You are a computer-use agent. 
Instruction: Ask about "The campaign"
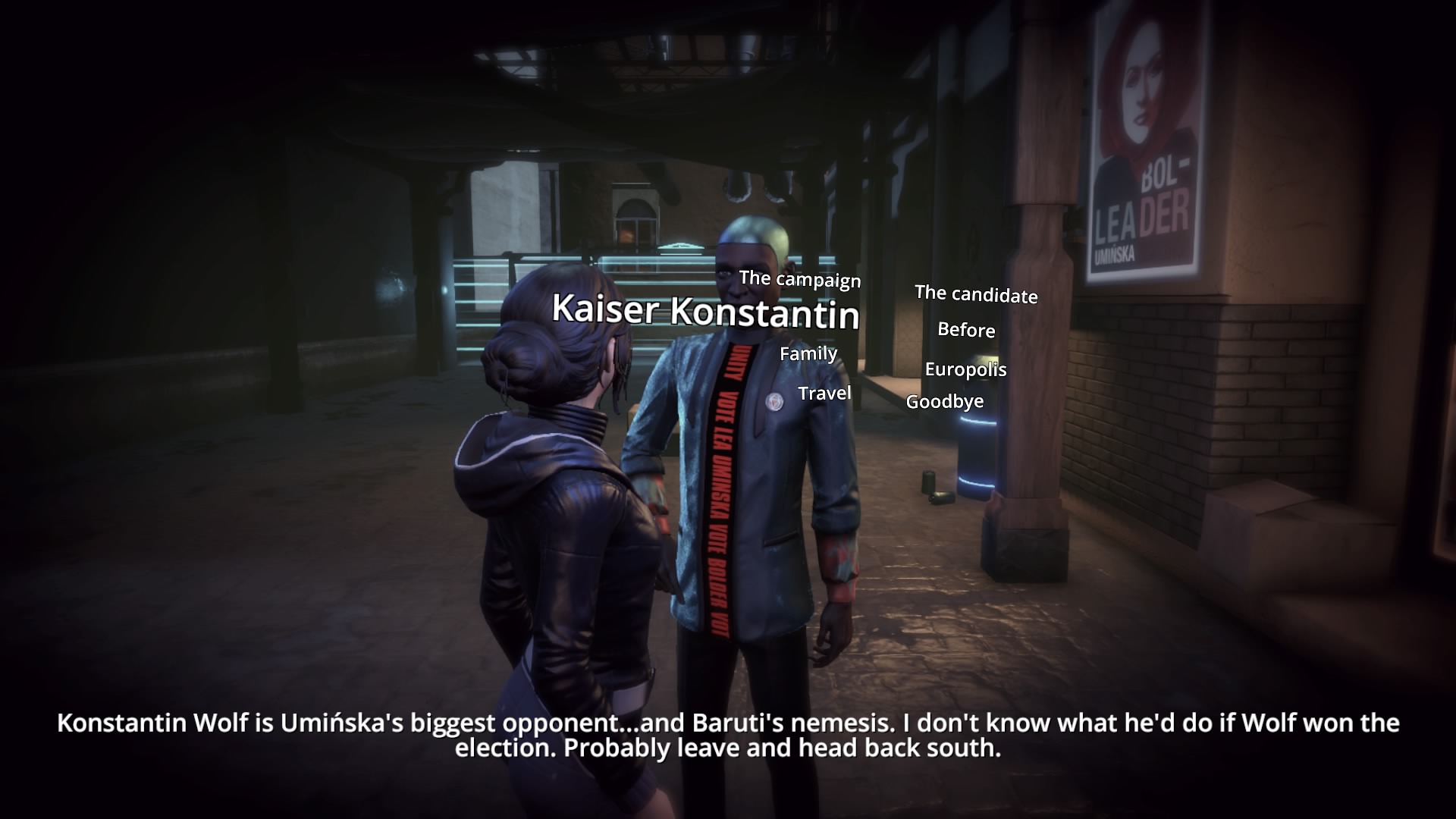click(x=800, y=279)
